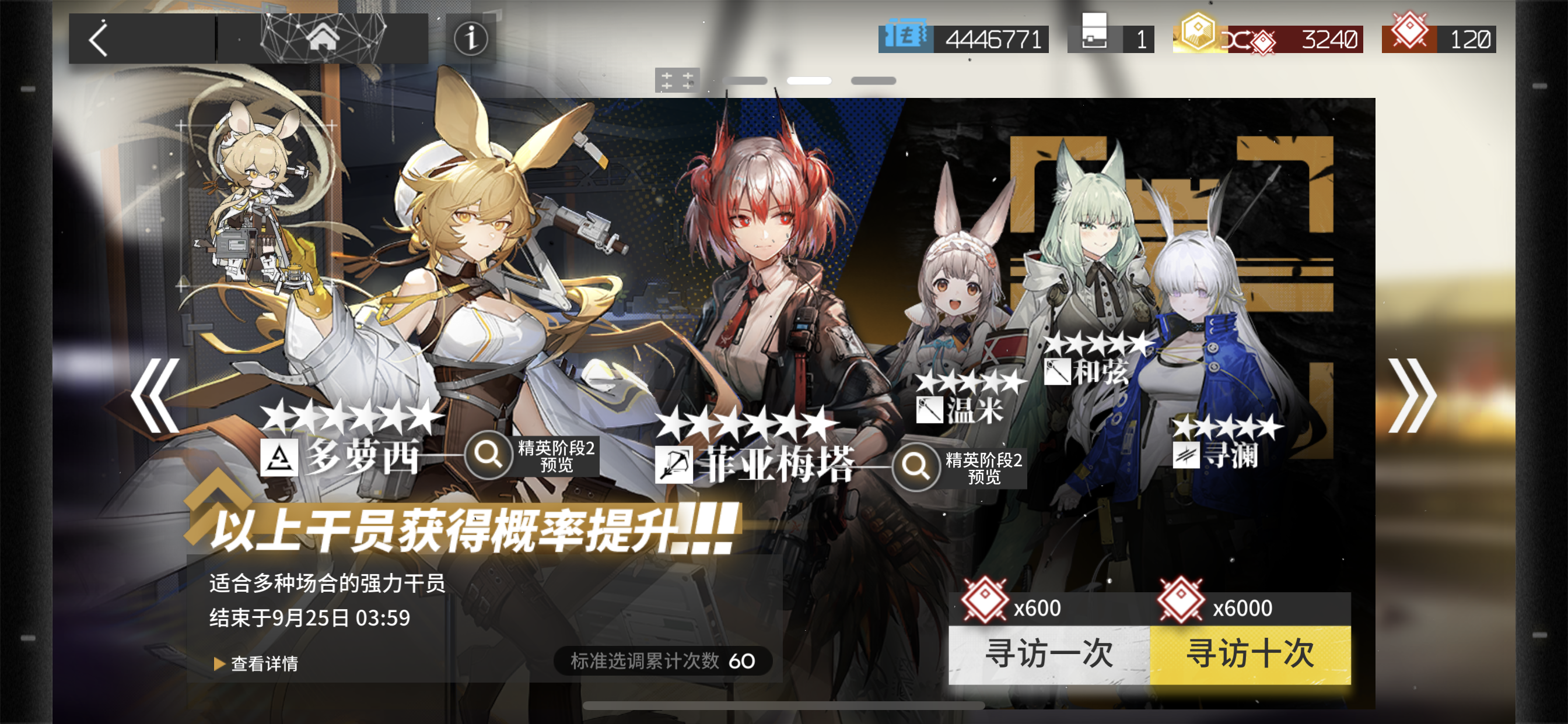Select the second banner page indicator
This screenshot has height=724, width=1568.
[x=809, y=80]
